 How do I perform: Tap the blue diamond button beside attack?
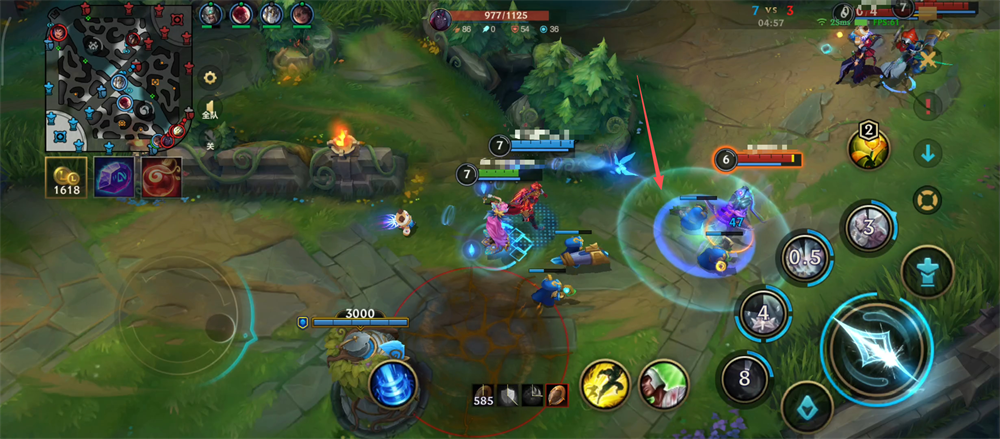807,406
